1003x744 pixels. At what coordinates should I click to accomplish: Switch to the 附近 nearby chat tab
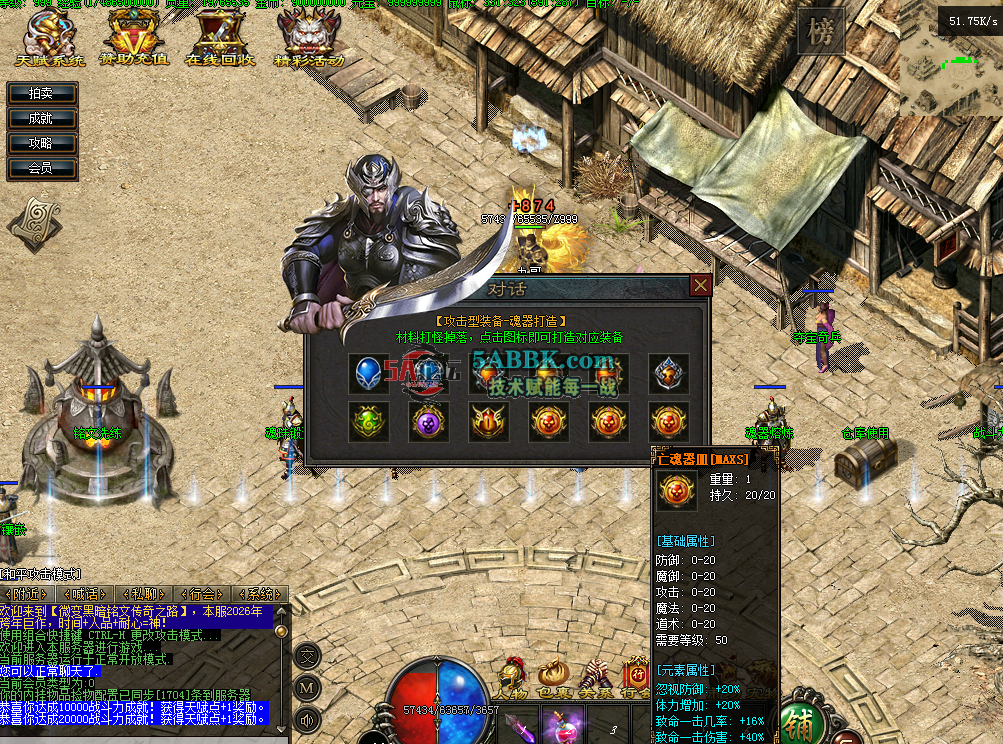(28, 593)
